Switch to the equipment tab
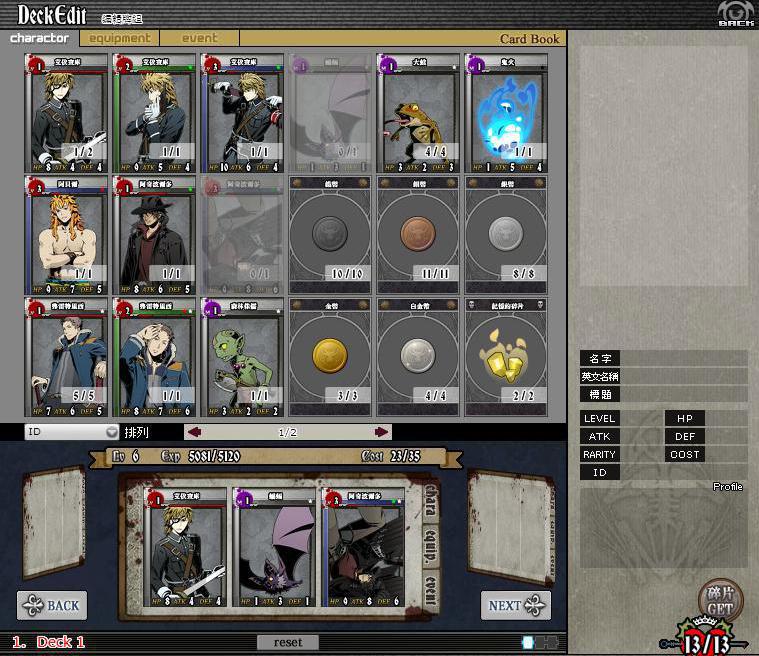This screenshot has height=656, width=759. coord(120,39)
